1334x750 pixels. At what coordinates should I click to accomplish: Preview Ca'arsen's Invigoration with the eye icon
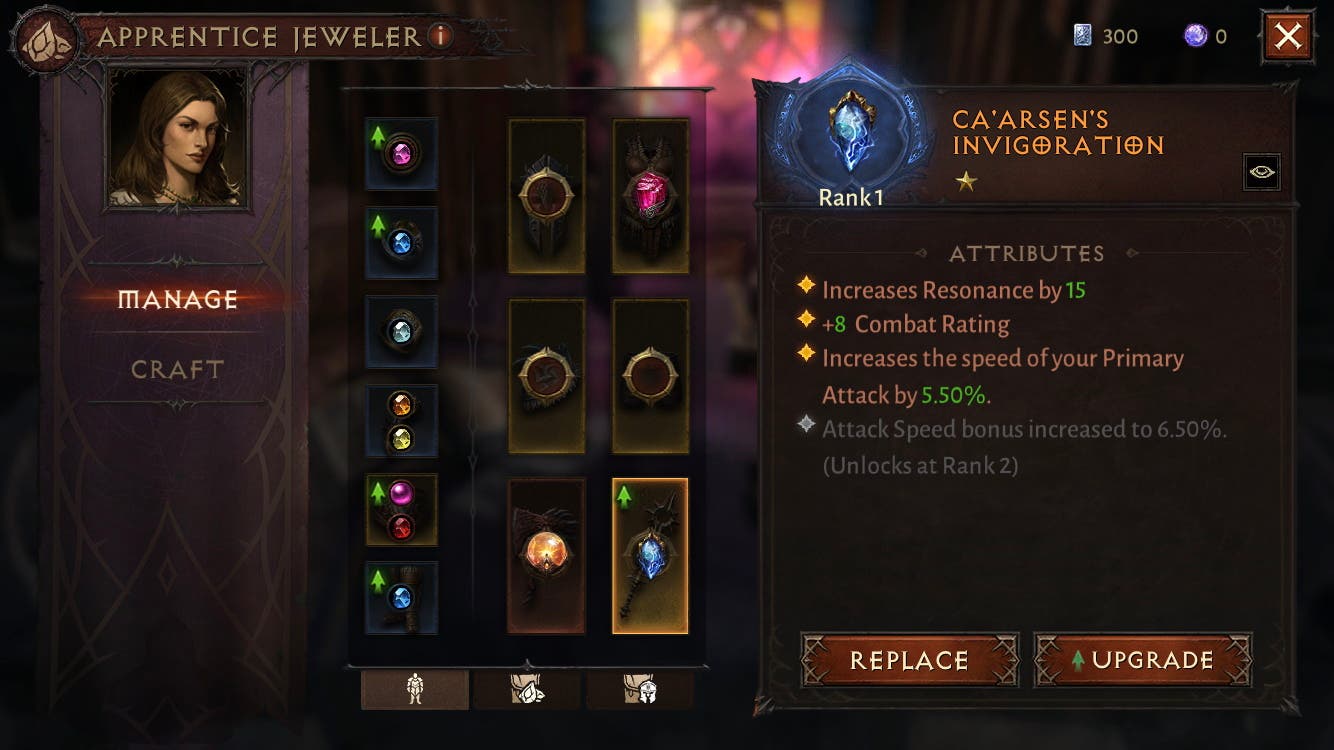[1261, 171]
